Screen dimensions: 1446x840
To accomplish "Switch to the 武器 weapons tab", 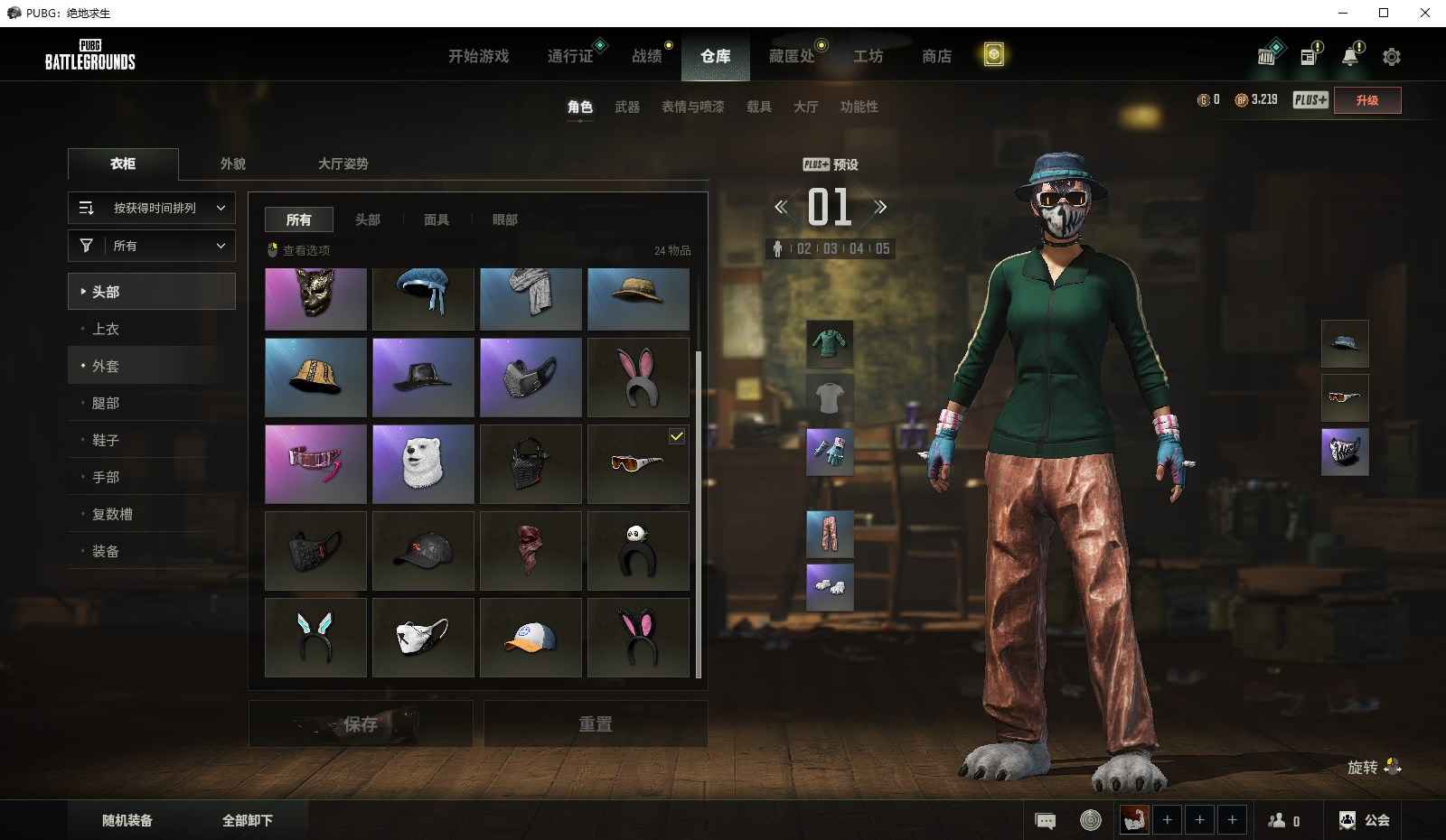I will coord(627,107).
